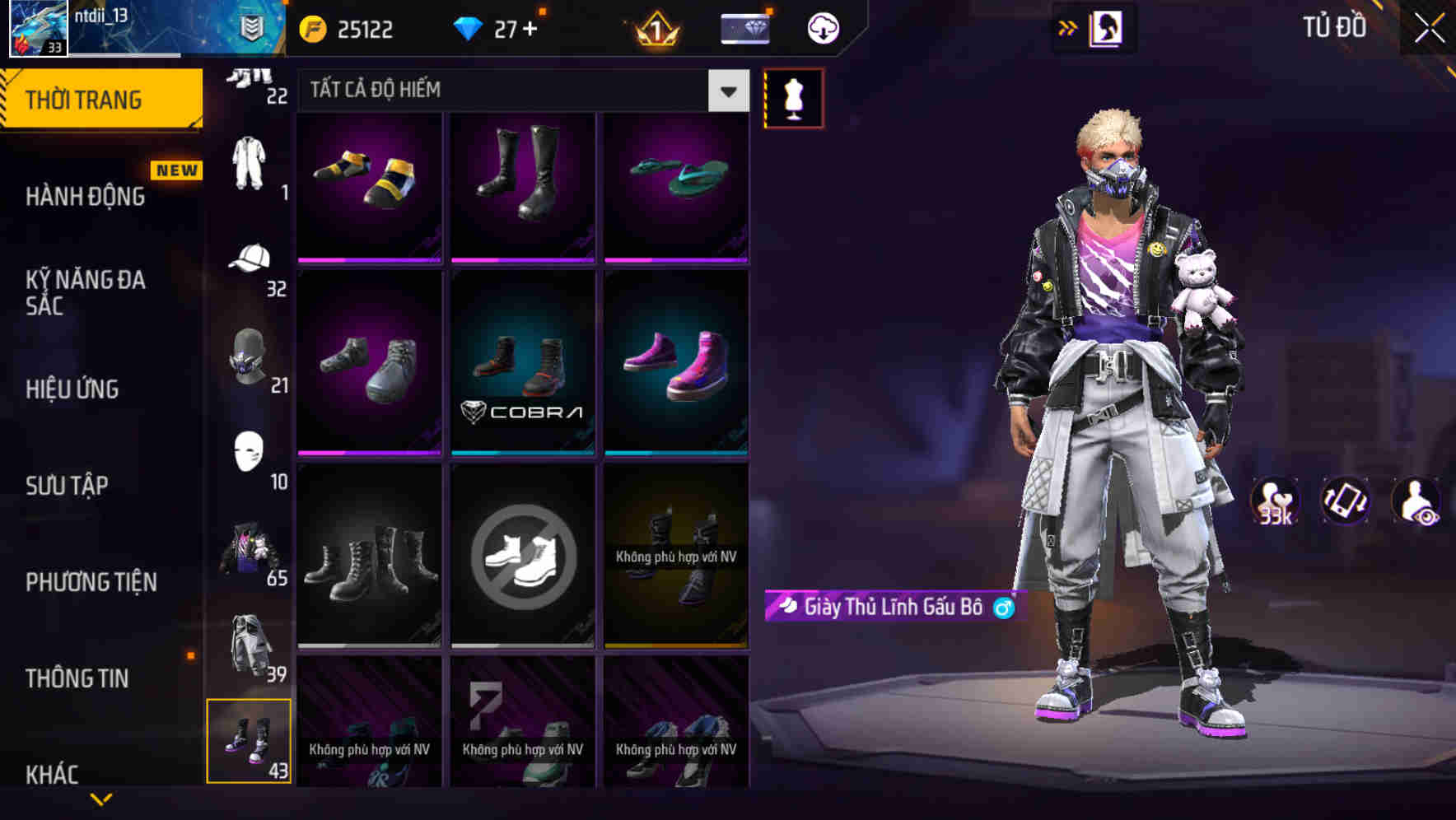Toggle the mask category filter with 21 items

[x=247, y=356]
